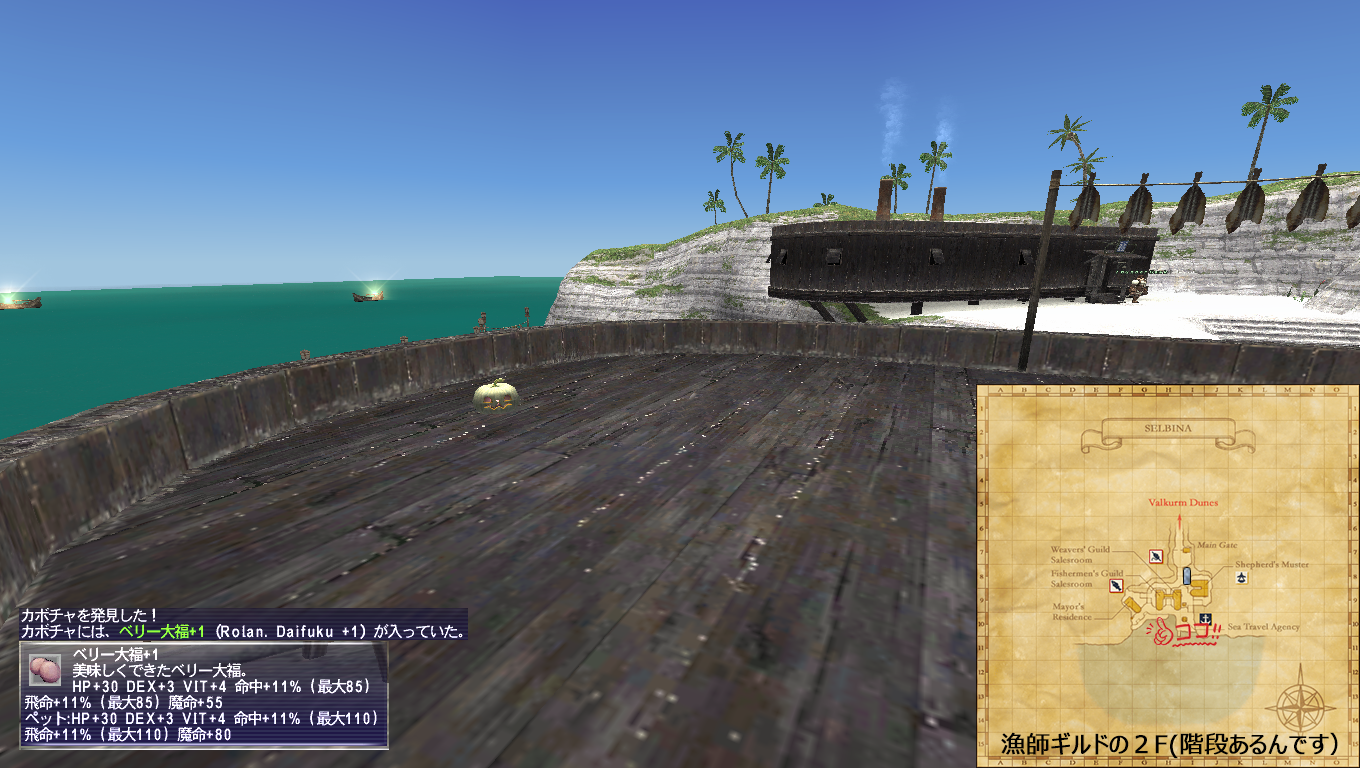This screenshot has height=768, width=1360.
Task: Click the Sea Travel Agency anchor marker
Action: tap(1205, 618)
